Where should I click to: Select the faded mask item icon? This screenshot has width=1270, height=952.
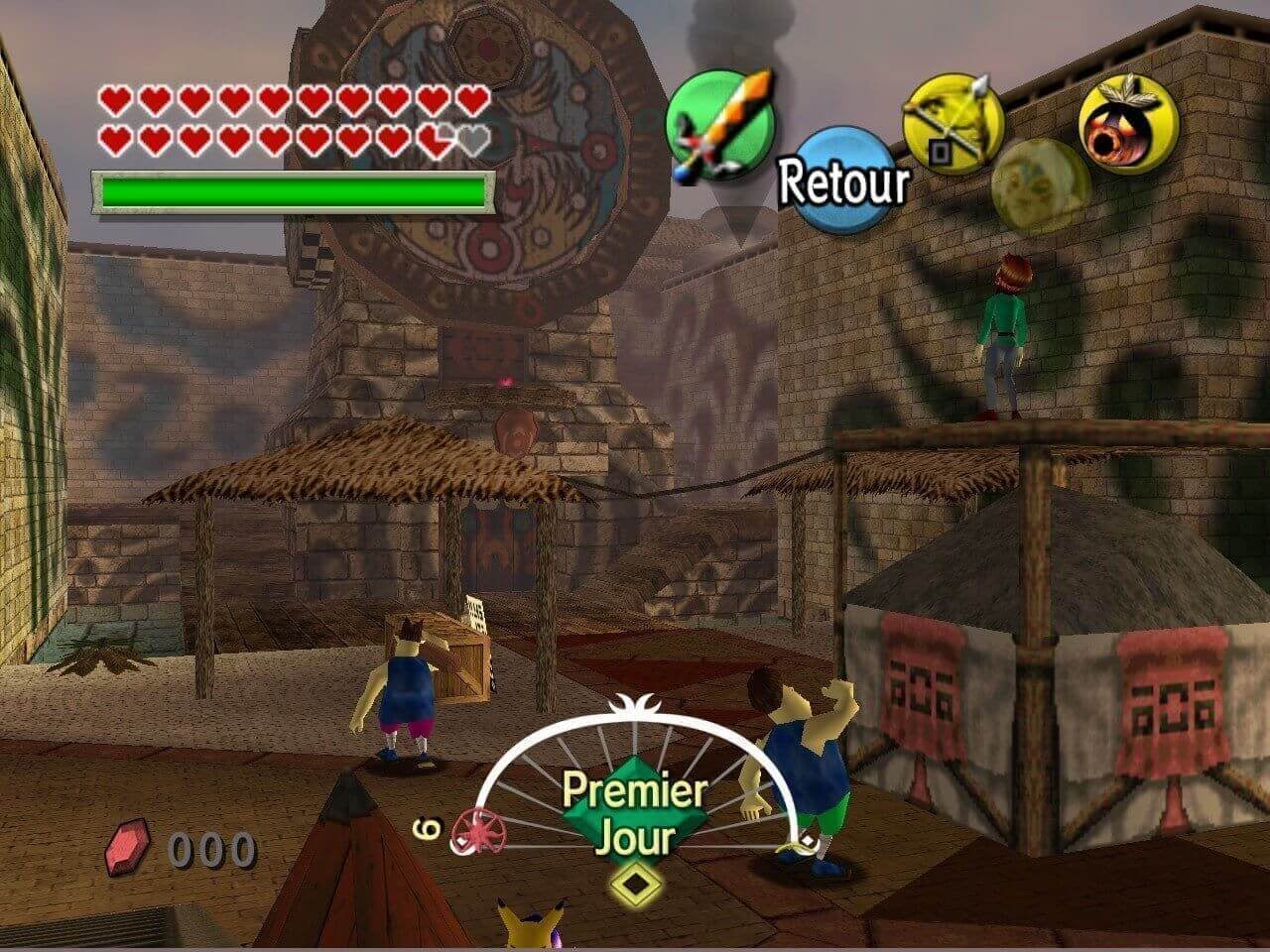pos(1040,185)
